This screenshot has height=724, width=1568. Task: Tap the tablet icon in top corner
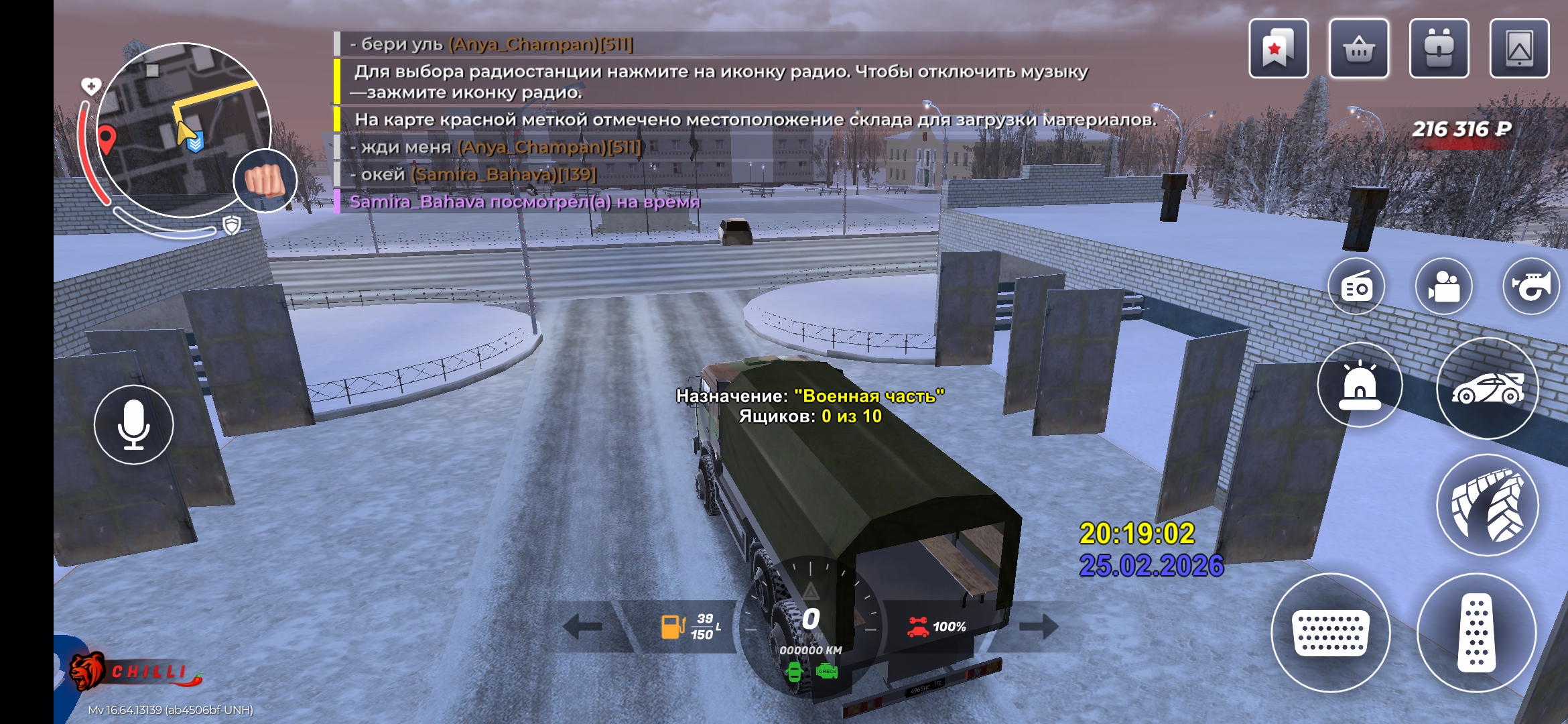(1519, 49)
